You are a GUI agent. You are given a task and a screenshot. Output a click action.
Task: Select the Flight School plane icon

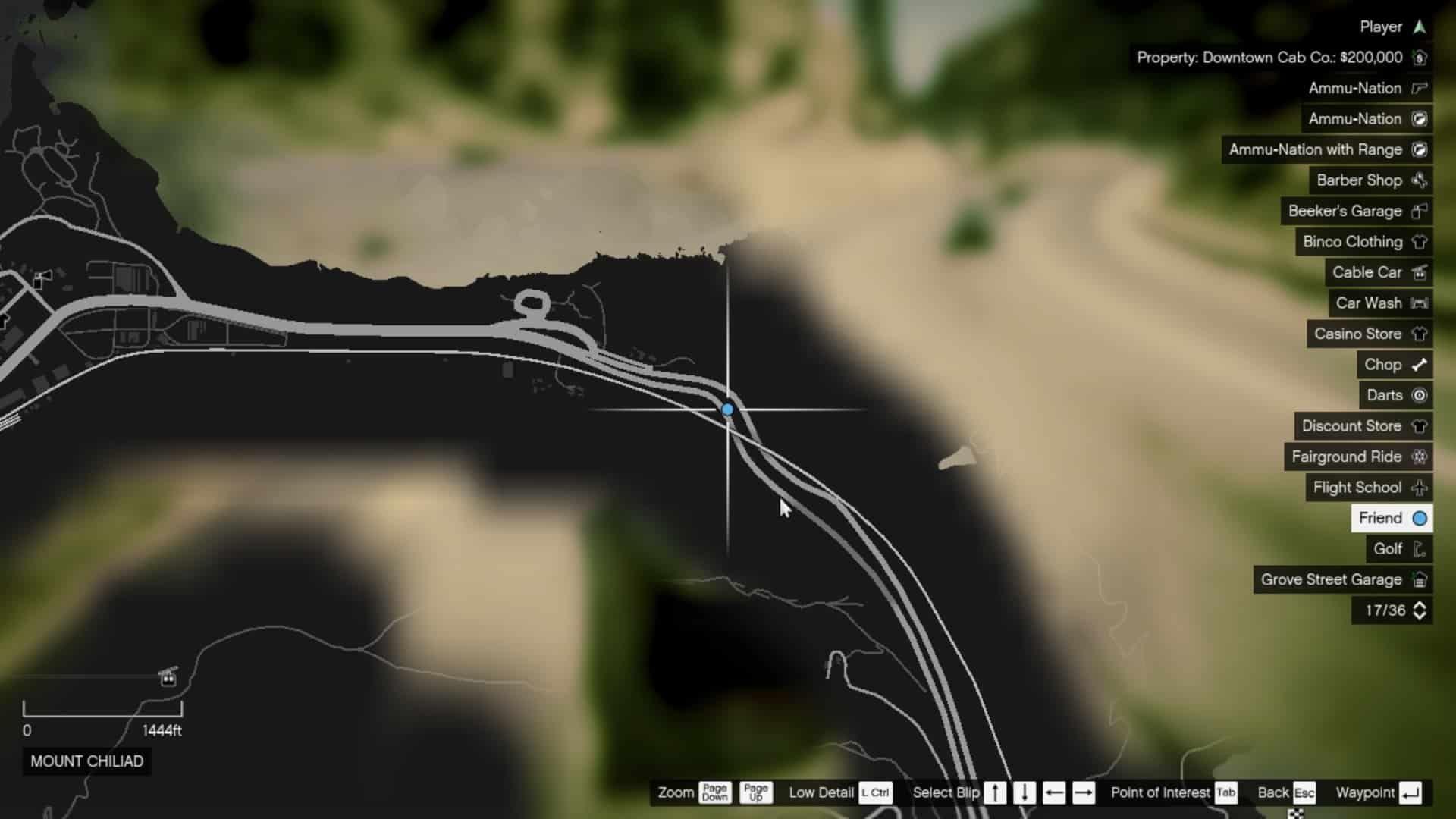coord(1420,488)
